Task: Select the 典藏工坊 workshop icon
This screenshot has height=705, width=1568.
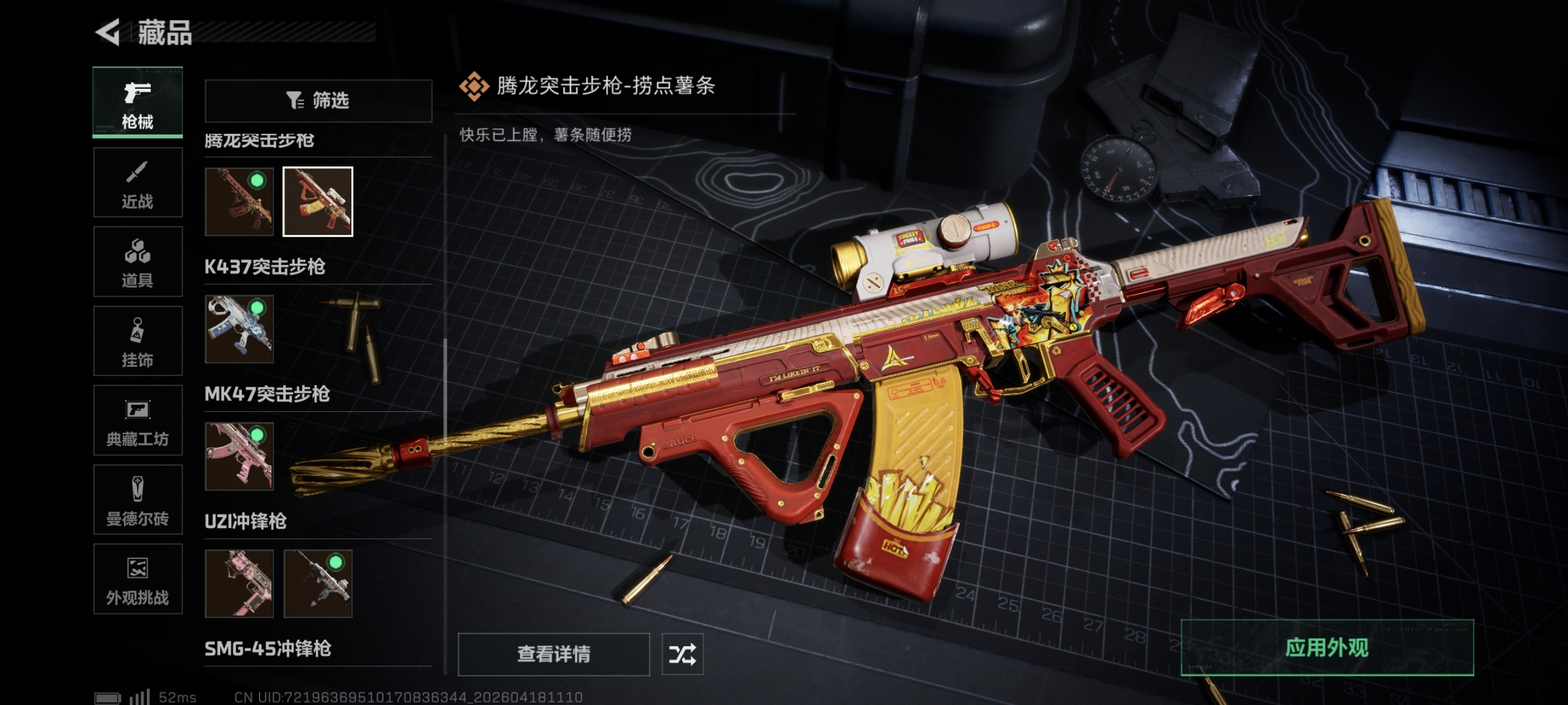Action: point(137,421)
